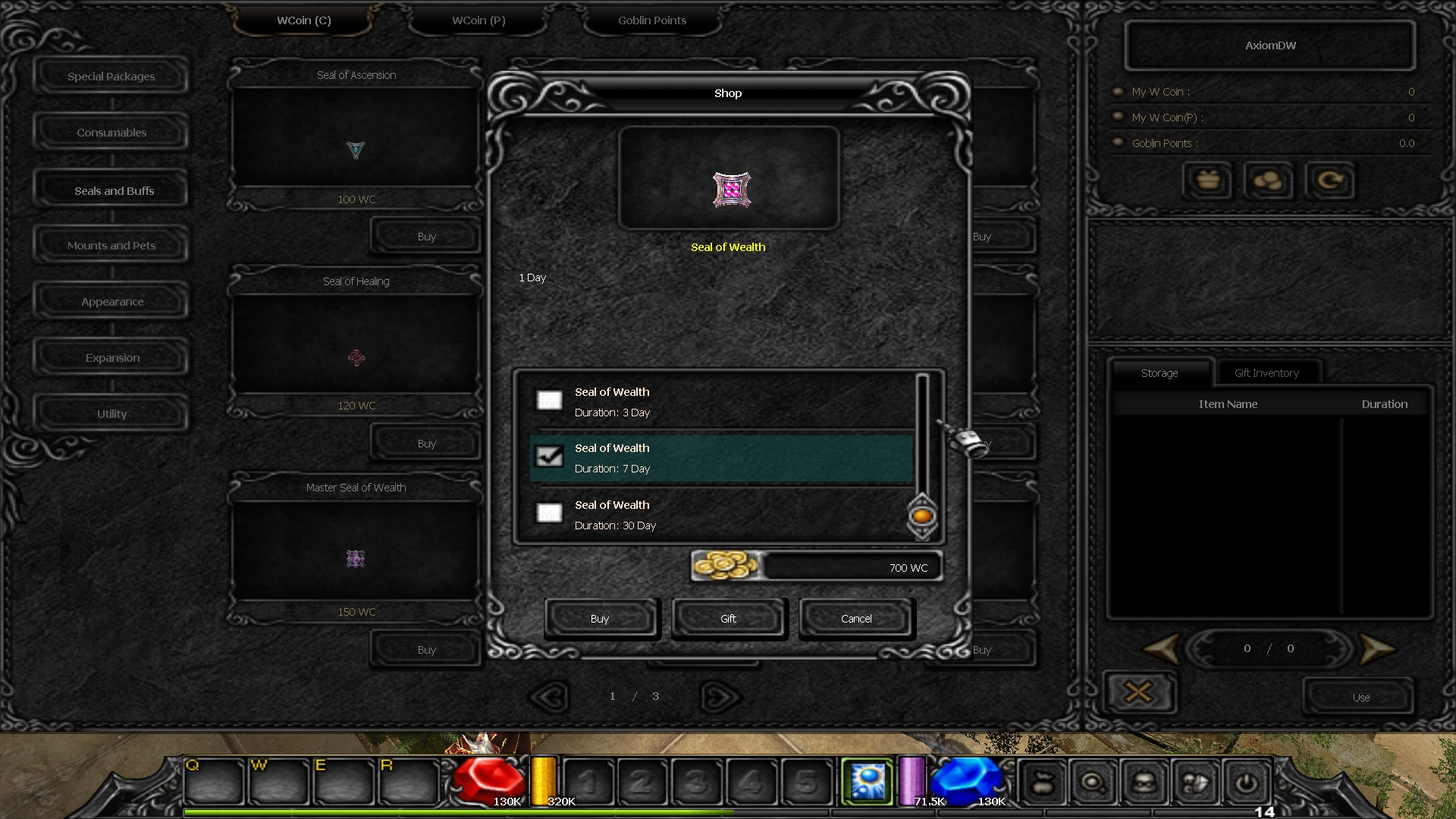Viewport: 1456px width, 819px height.
Task: Open the Expansion shop category
Action: 112,358
